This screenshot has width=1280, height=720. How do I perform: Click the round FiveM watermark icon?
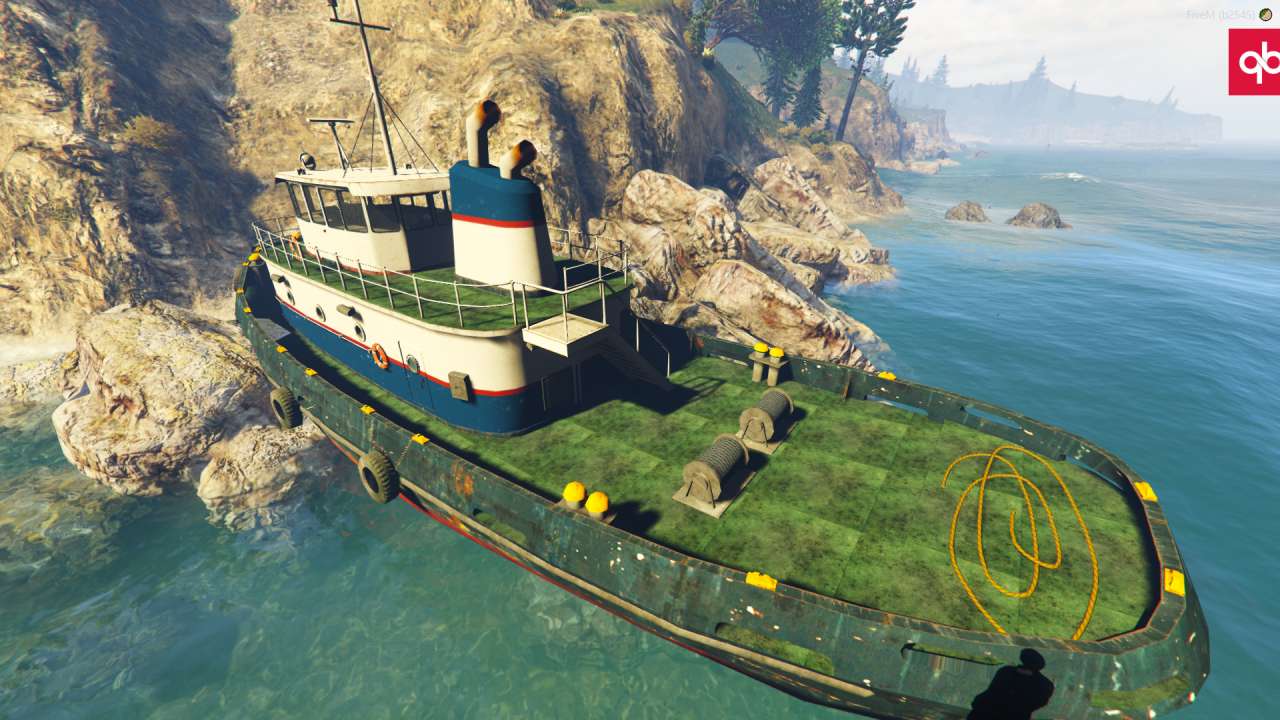pos(1265,14)
